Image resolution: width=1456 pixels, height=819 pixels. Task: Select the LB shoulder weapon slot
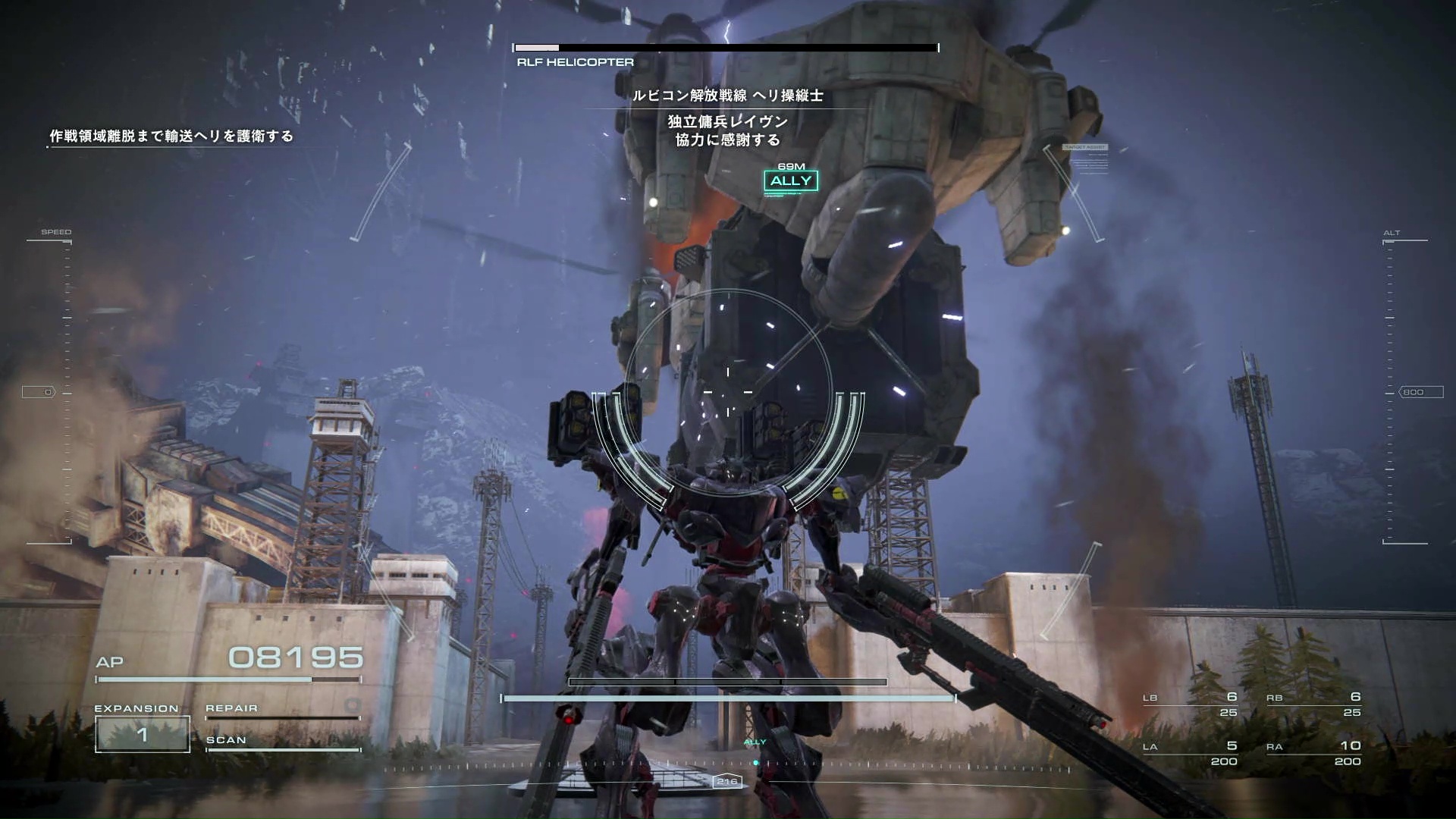click(1191, 704)
